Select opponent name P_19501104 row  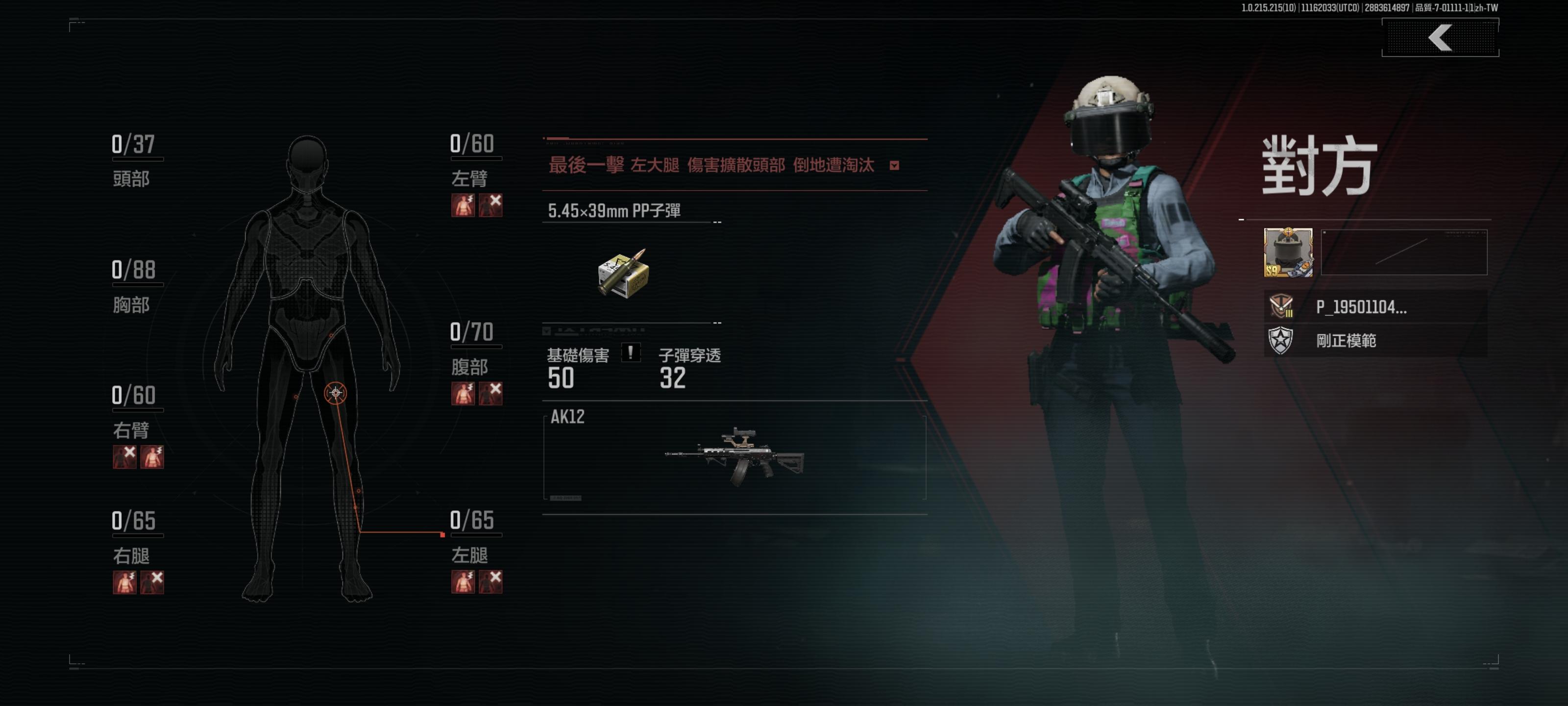pos(1374,307)
